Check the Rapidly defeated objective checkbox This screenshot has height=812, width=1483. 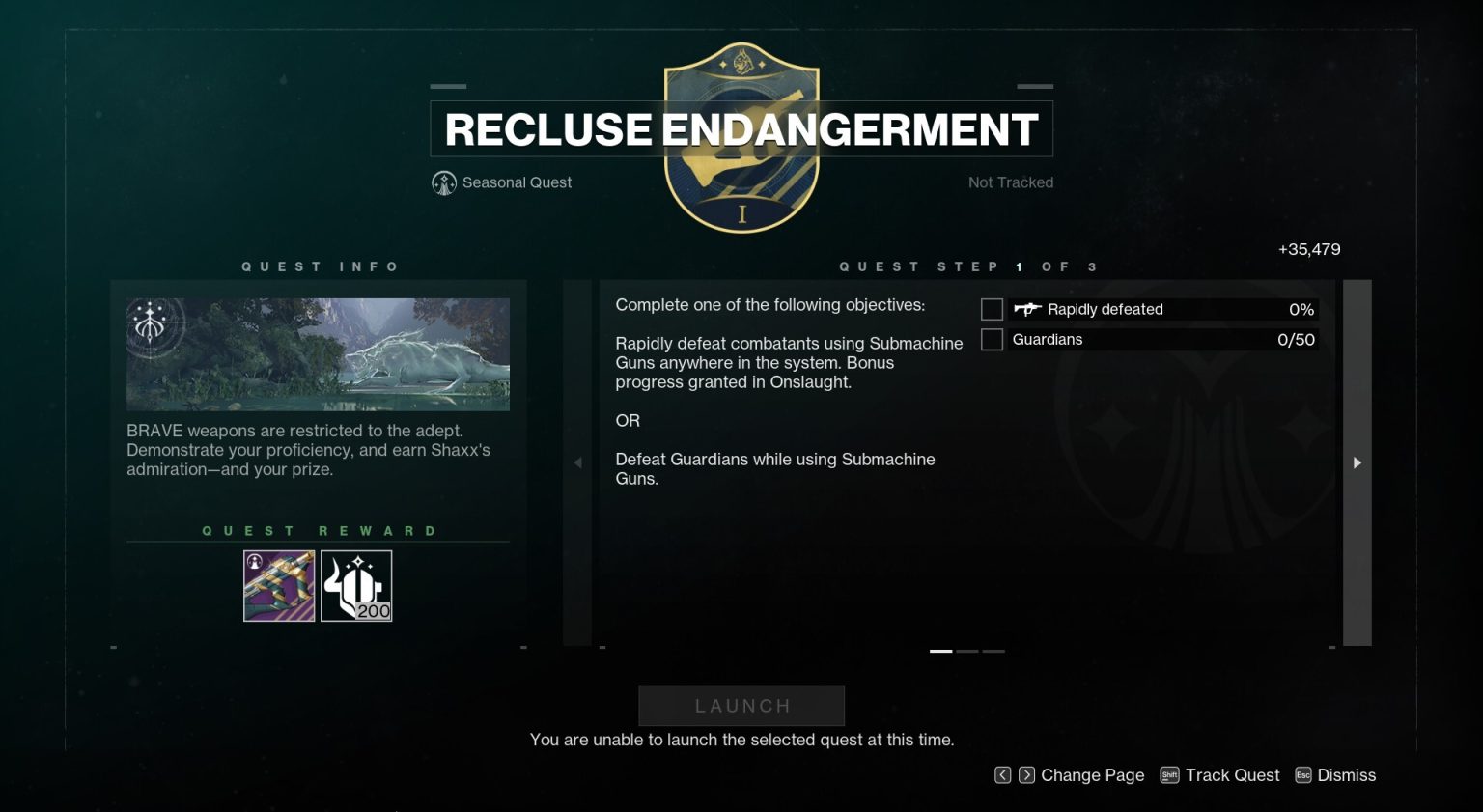[992, 309]
